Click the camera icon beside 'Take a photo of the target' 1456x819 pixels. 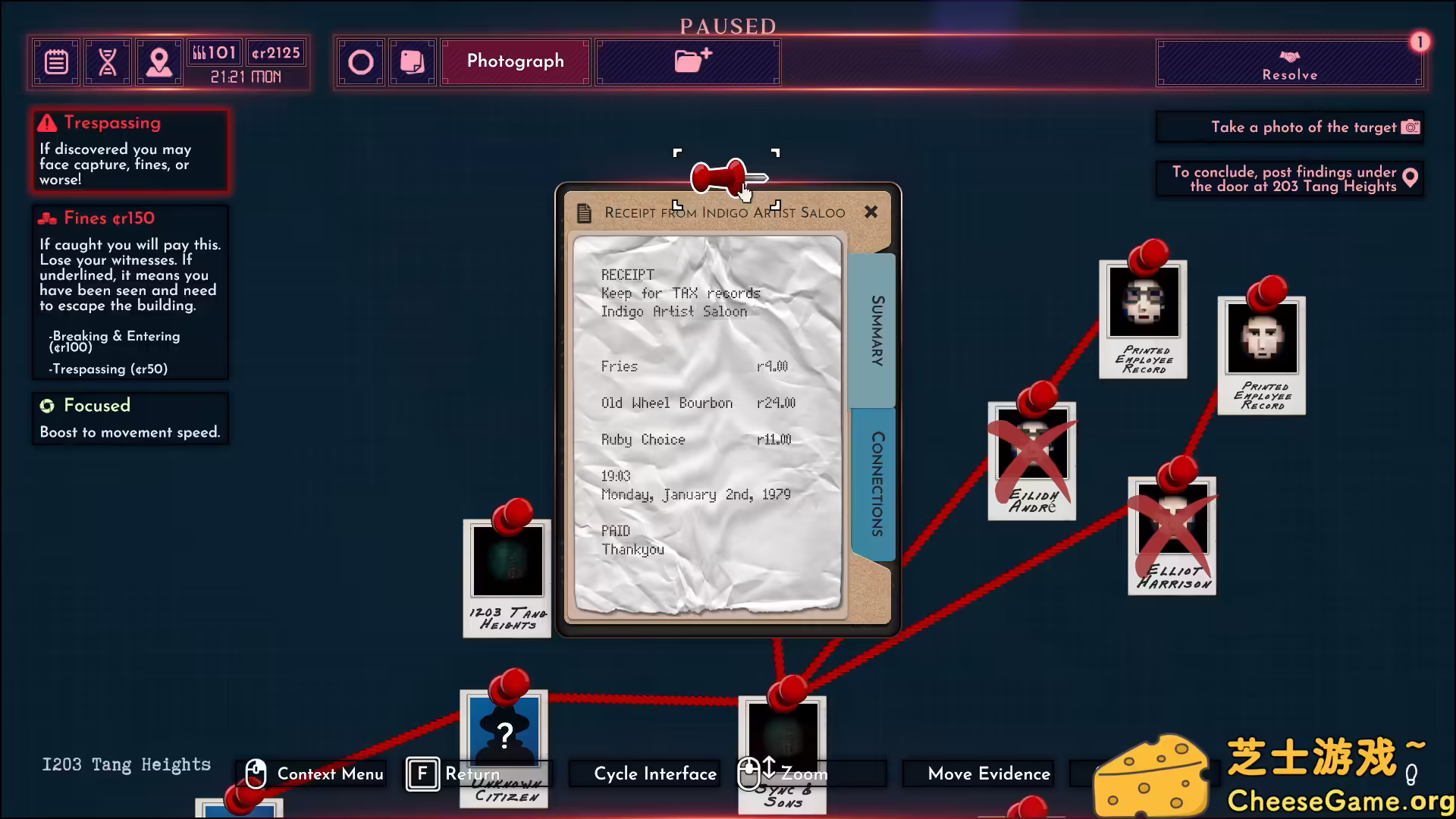point(1412,127)
